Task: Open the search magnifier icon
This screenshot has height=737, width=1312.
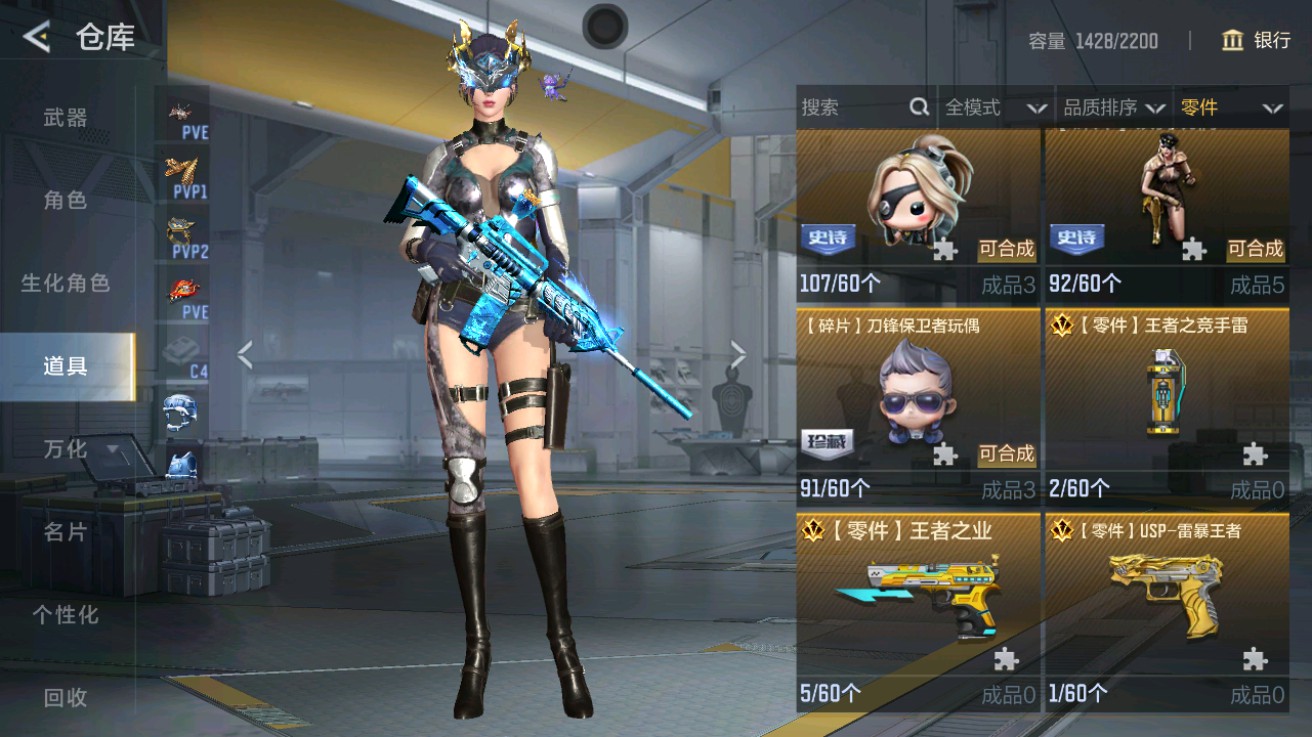Action: [x=917, y=107]
